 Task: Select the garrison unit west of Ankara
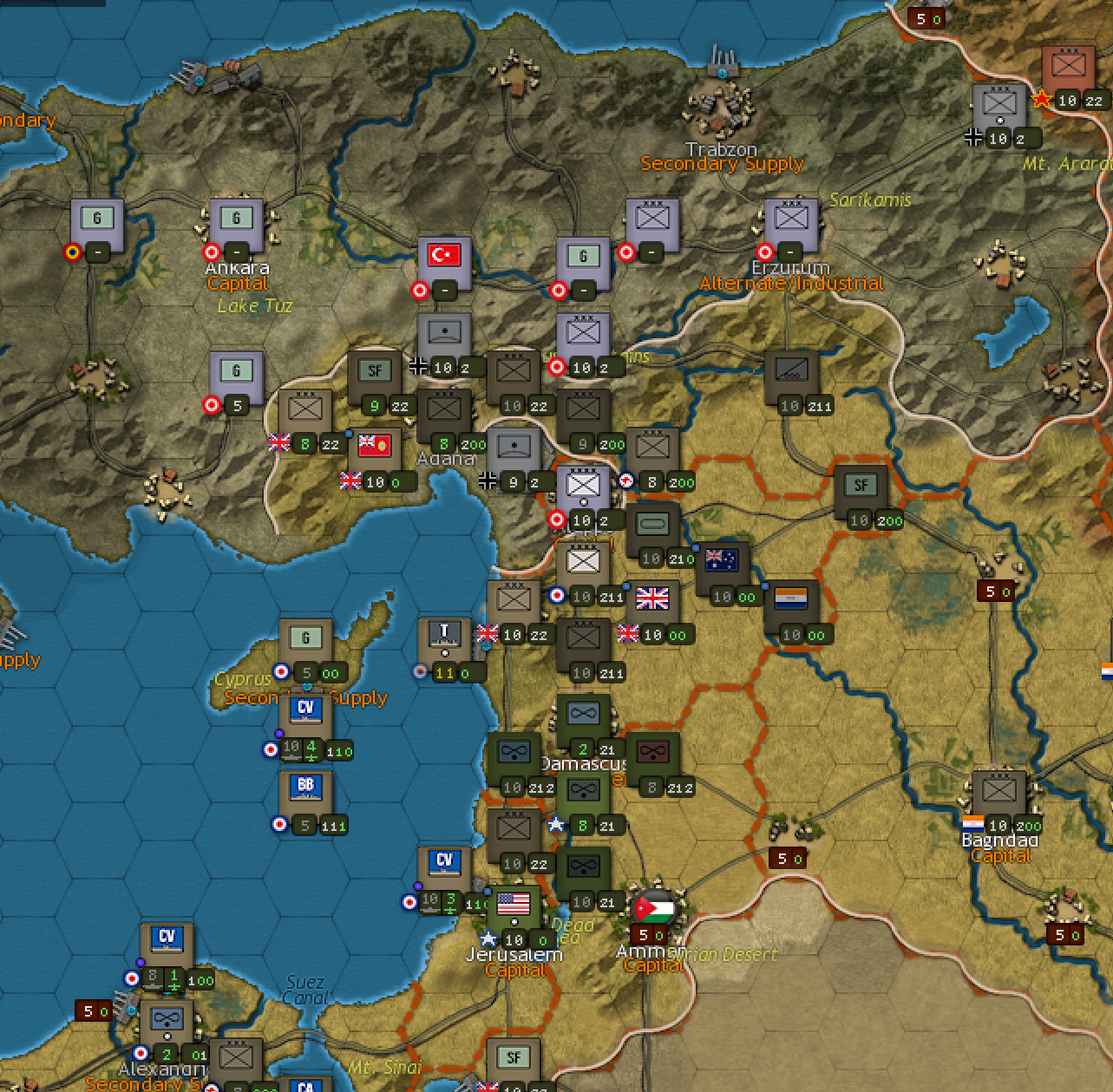(x=97, y=219)
